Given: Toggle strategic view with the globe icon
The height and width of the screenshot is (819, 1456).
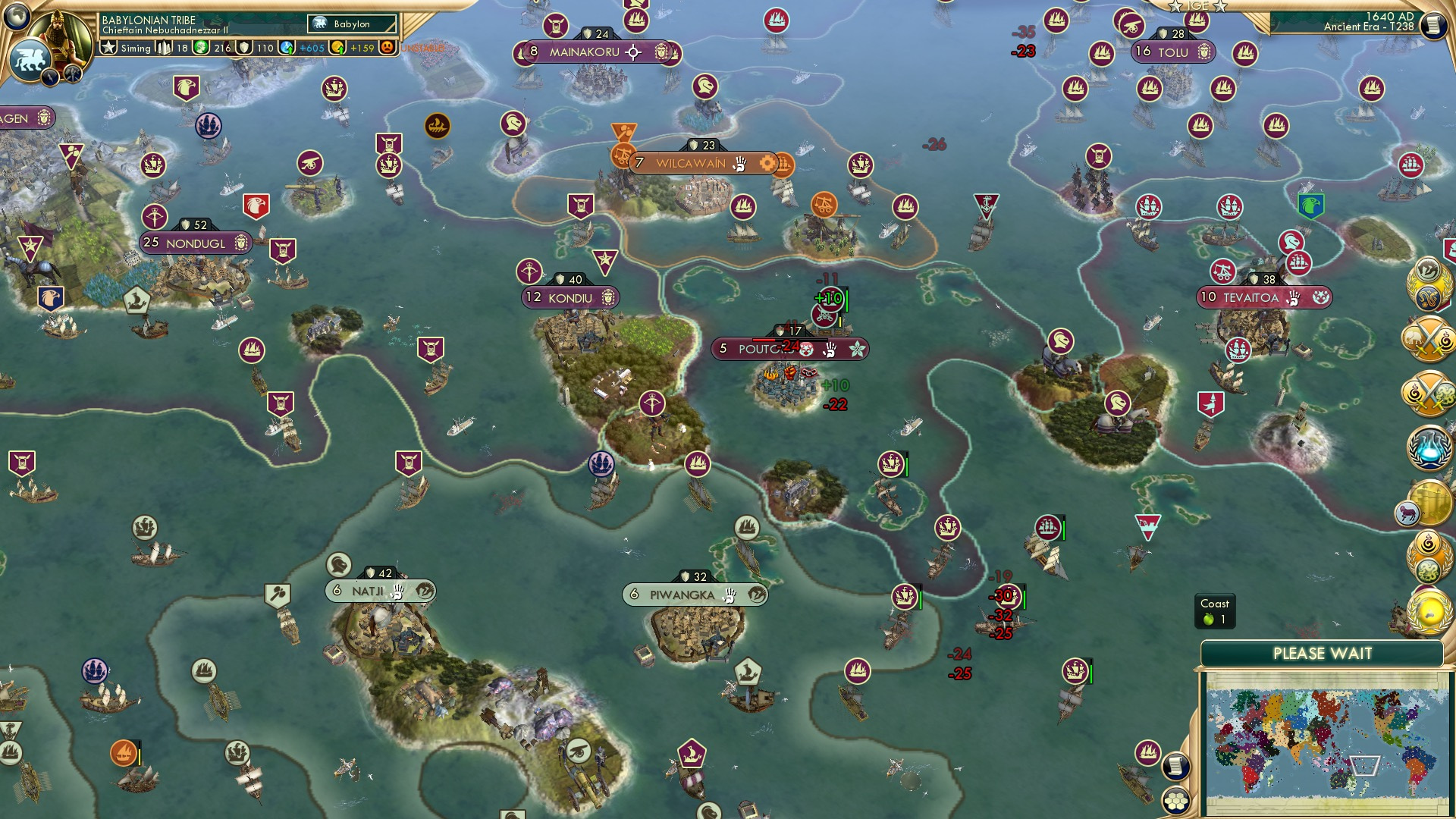Looking at the screenshot, I should pos(15,17).
